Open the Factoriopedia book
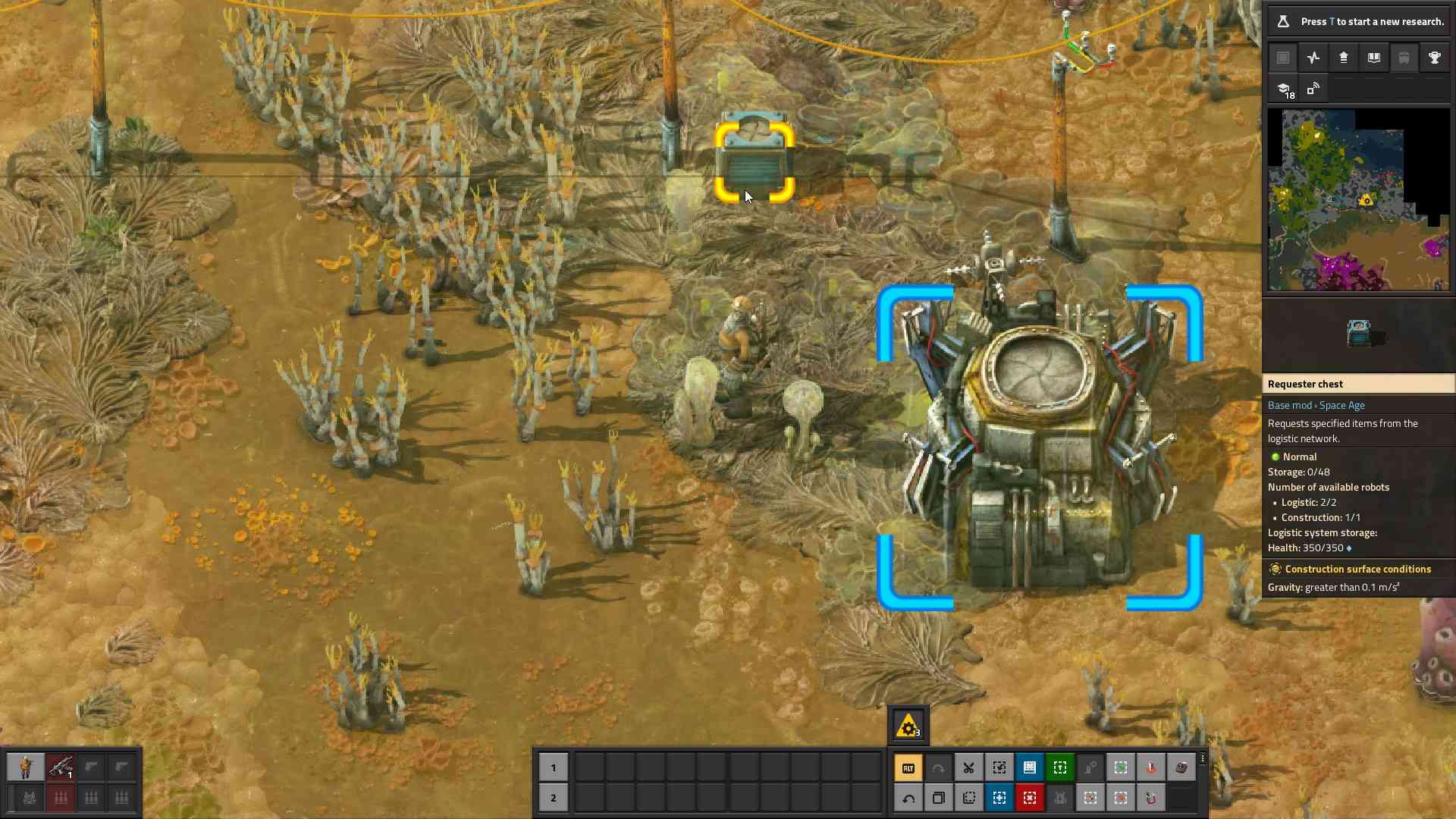Viewport: 1456px width, 819px height. (x=1374, y=58)
